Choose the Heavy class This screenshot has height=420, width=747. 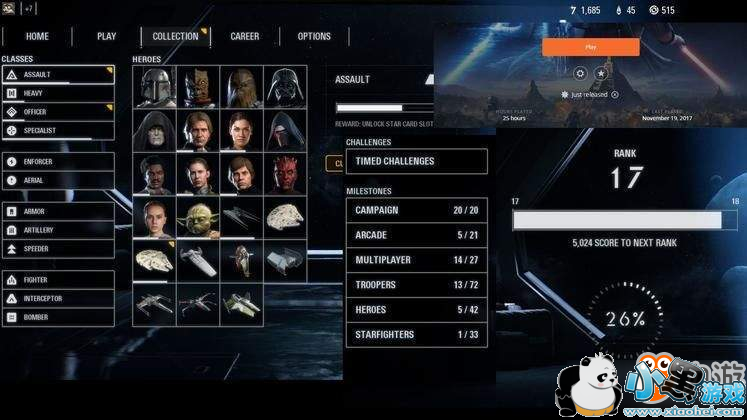point(57,93)
